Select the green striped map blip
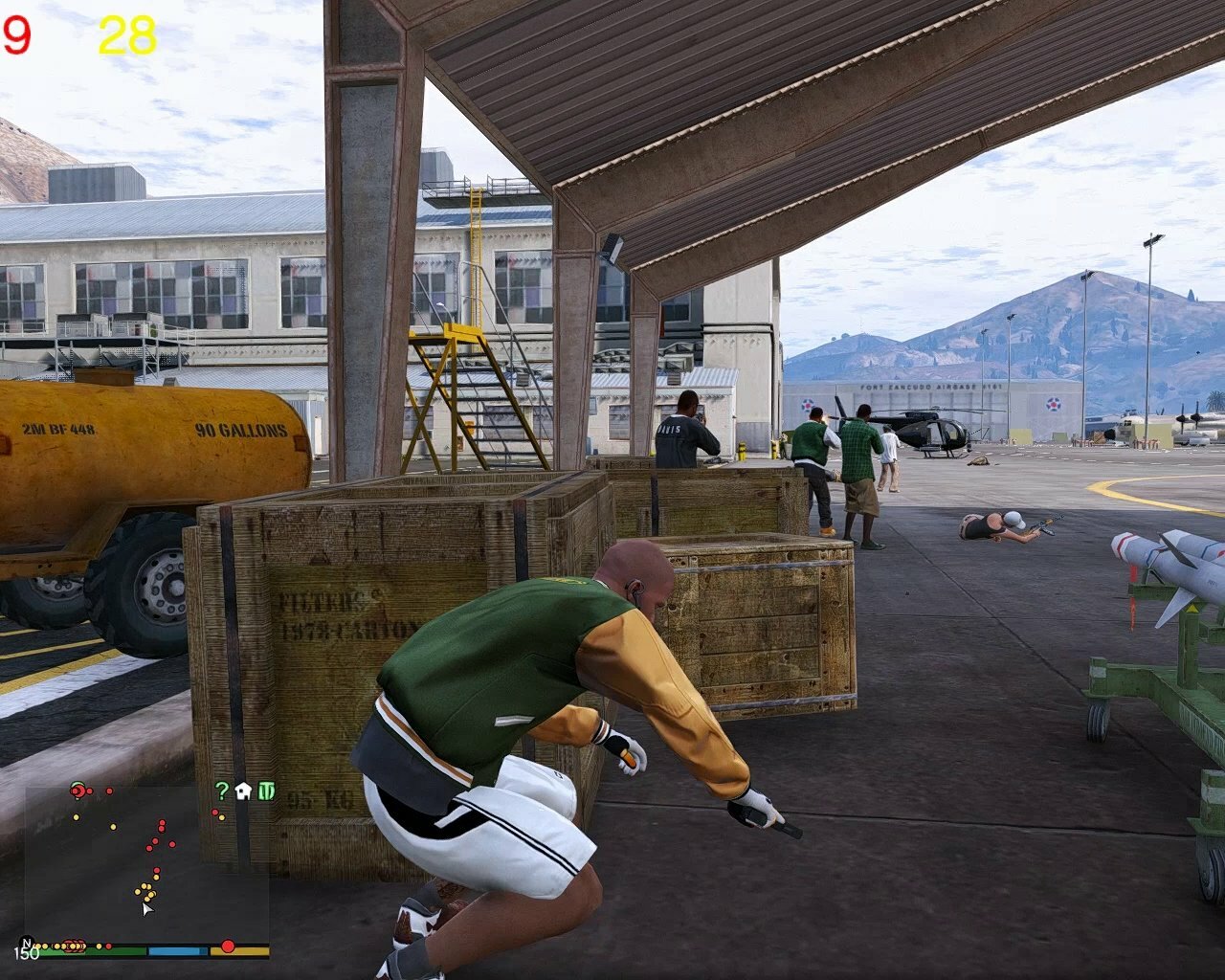 (x=266, y=791)
